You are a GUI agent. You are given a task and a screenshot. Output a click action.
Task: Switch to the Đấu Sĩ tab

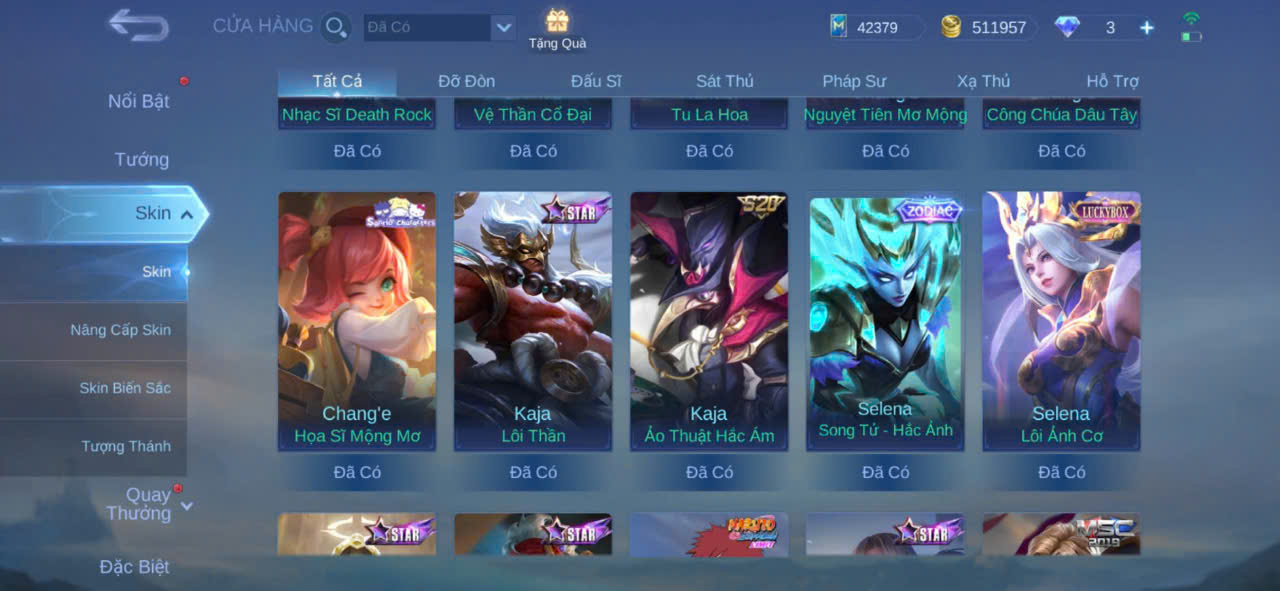pos(596,81)
